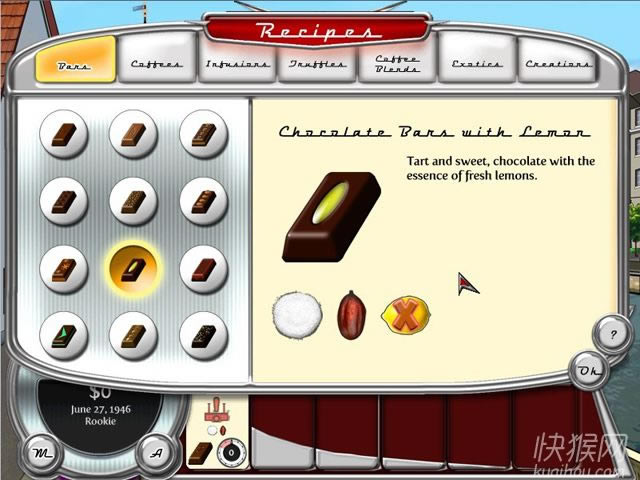Choose the chocolate bar with green triangle
This screenshot has width=640, height=480.
click(63, 334)
